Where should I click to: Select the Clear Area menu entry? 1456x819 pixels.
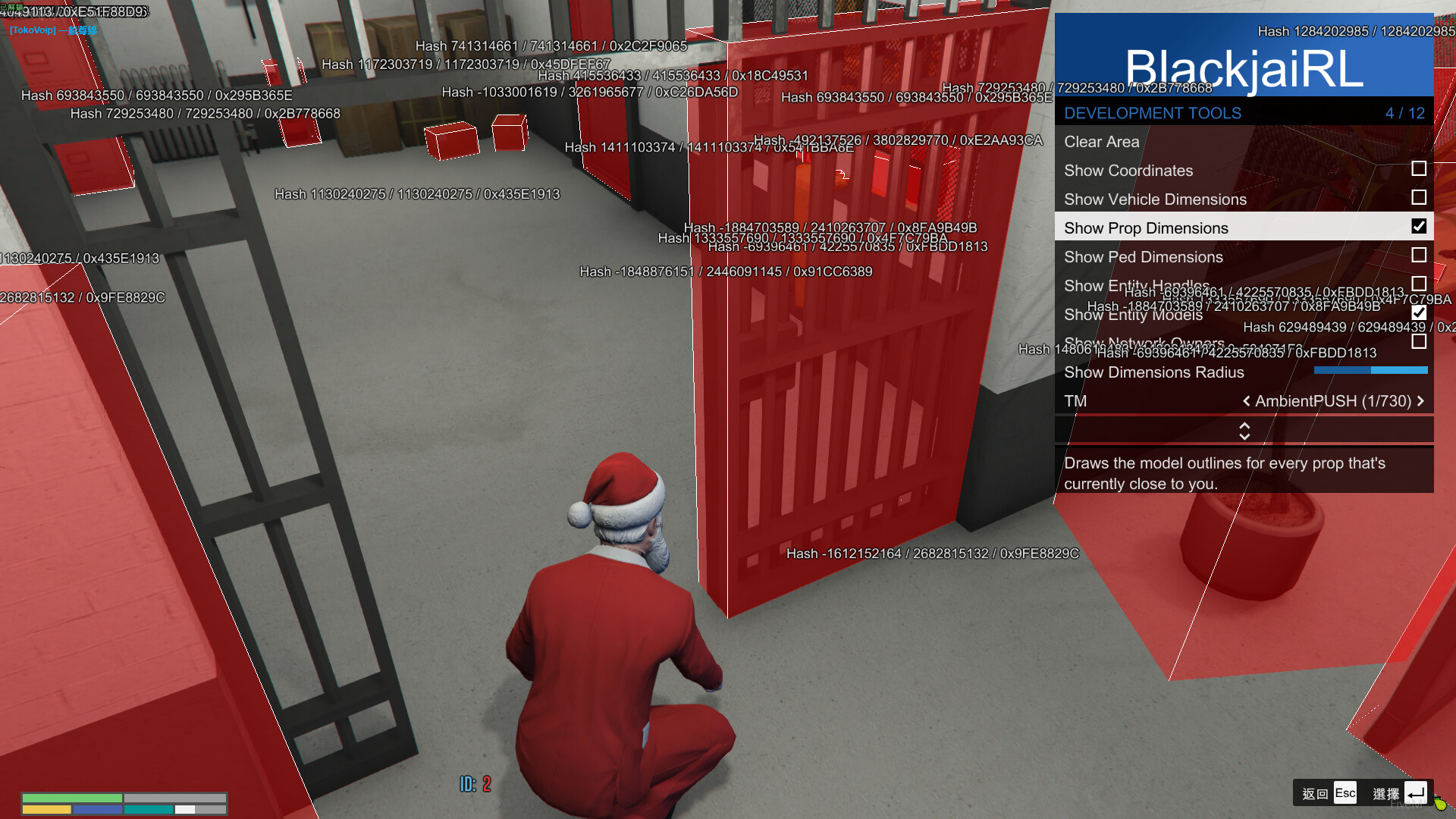pyautogui.click(x=1102, y=142)
